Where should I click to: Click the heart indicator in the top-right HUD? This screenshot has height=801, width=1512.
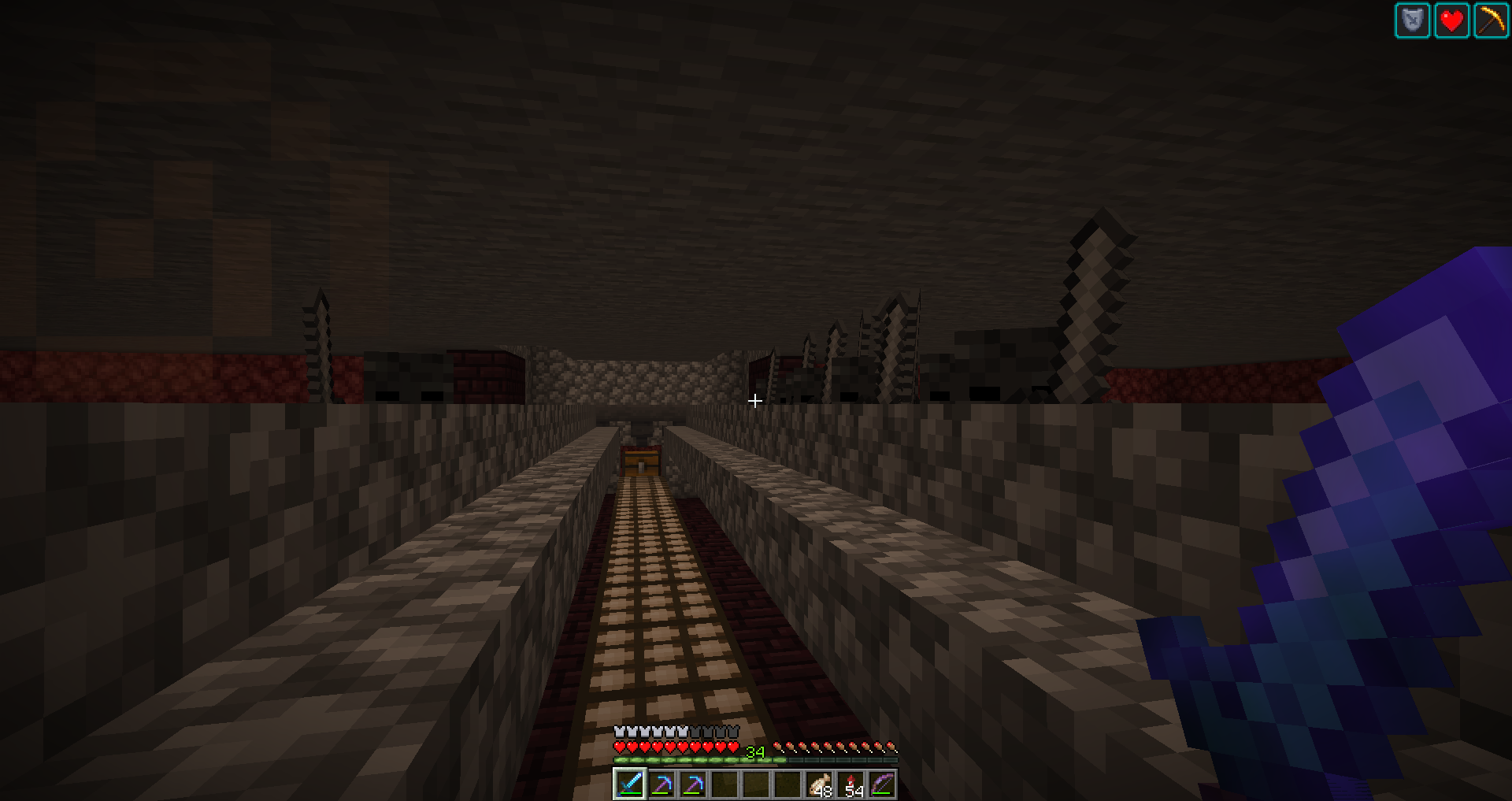click(1453, 21)
